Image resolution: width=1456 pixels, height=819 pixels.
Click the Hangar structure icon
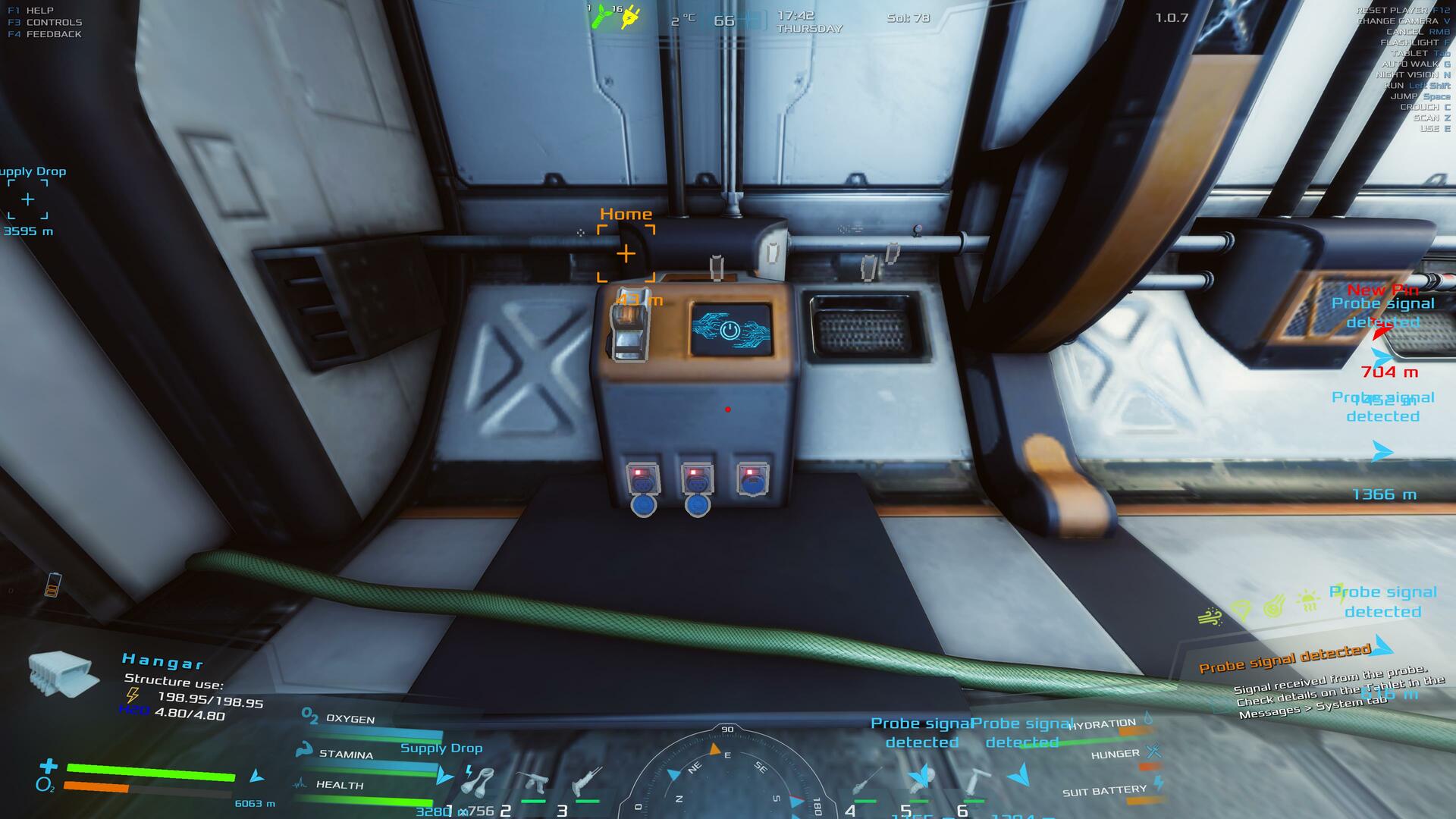(x=62, y=674)
